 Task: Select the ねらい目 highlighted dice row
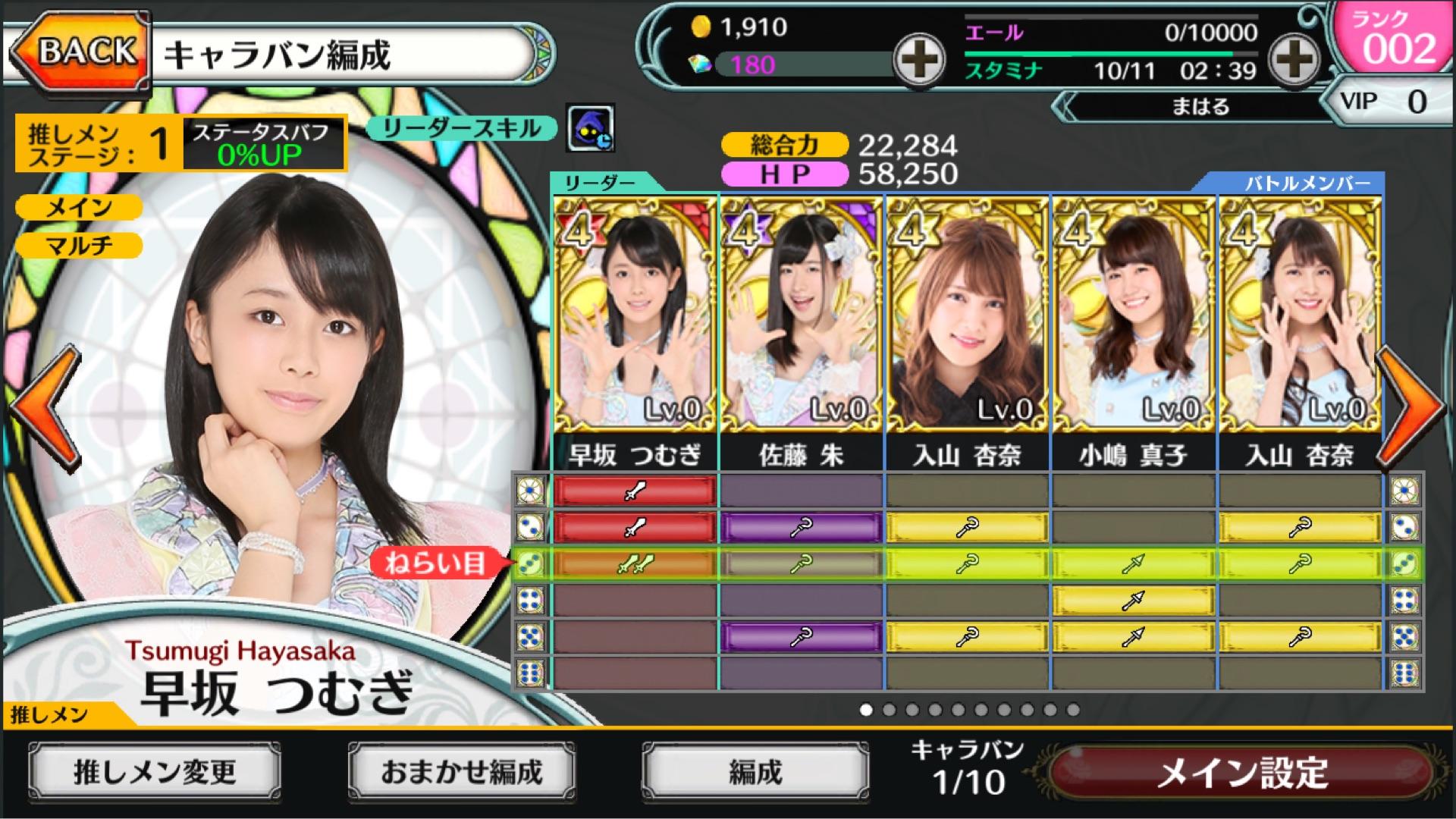pyautogui.click(x=967, y=564)
